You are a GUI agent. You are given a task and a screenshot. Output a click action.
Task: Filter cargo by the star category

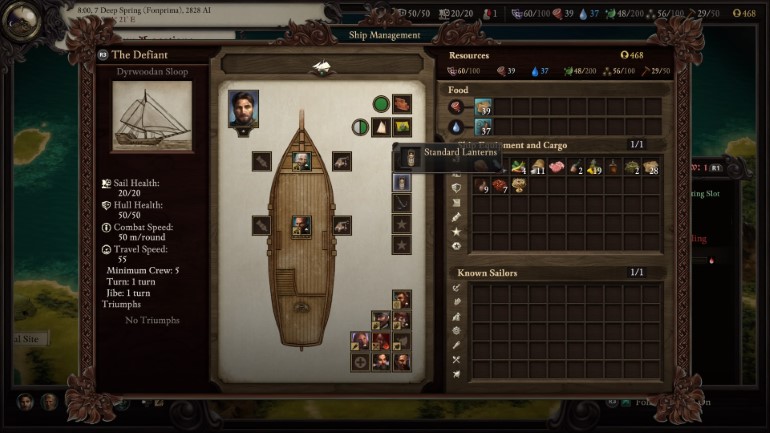pos(457,231)
